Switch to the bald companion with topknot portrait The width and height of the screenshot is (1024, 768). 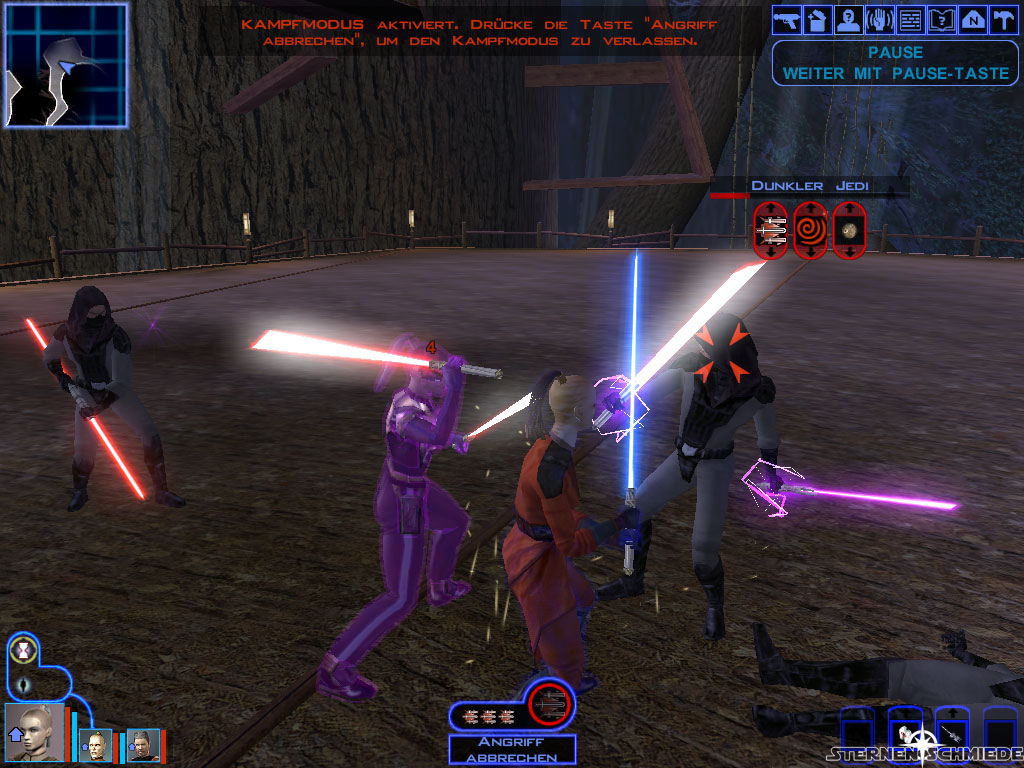(95, 745)
